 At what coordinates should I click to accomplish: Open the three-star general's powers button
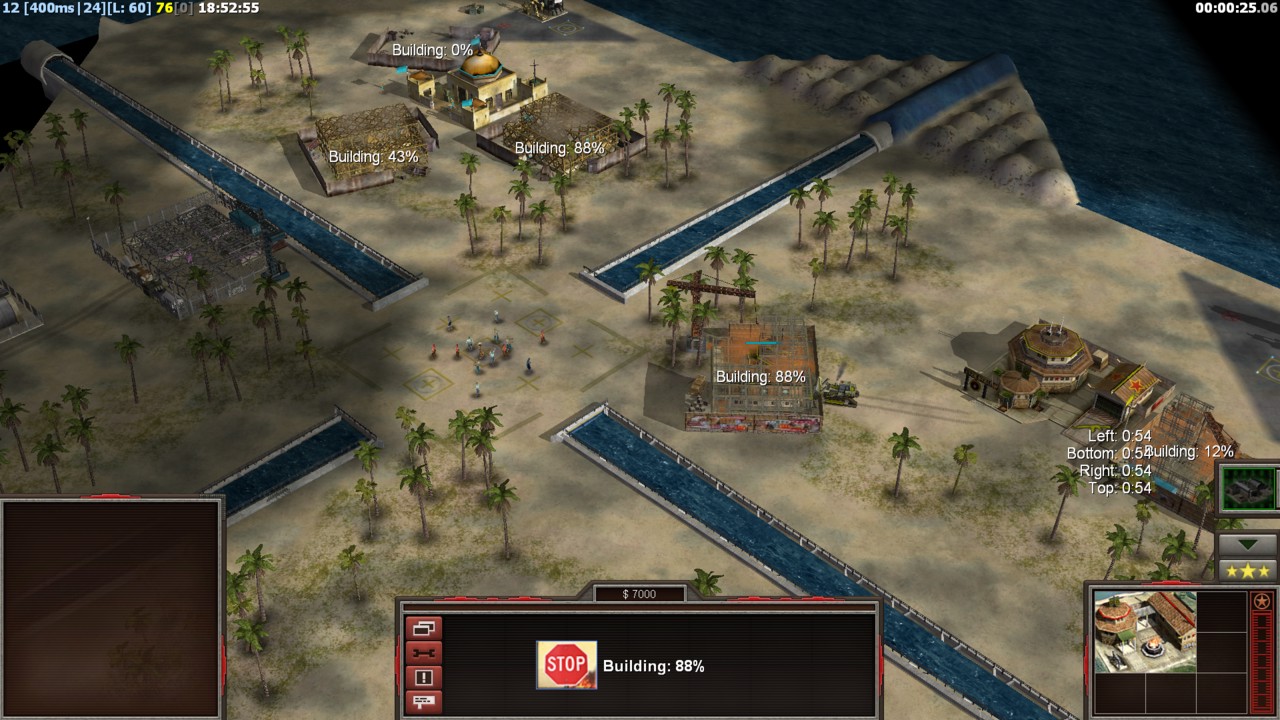[1246, 571]
